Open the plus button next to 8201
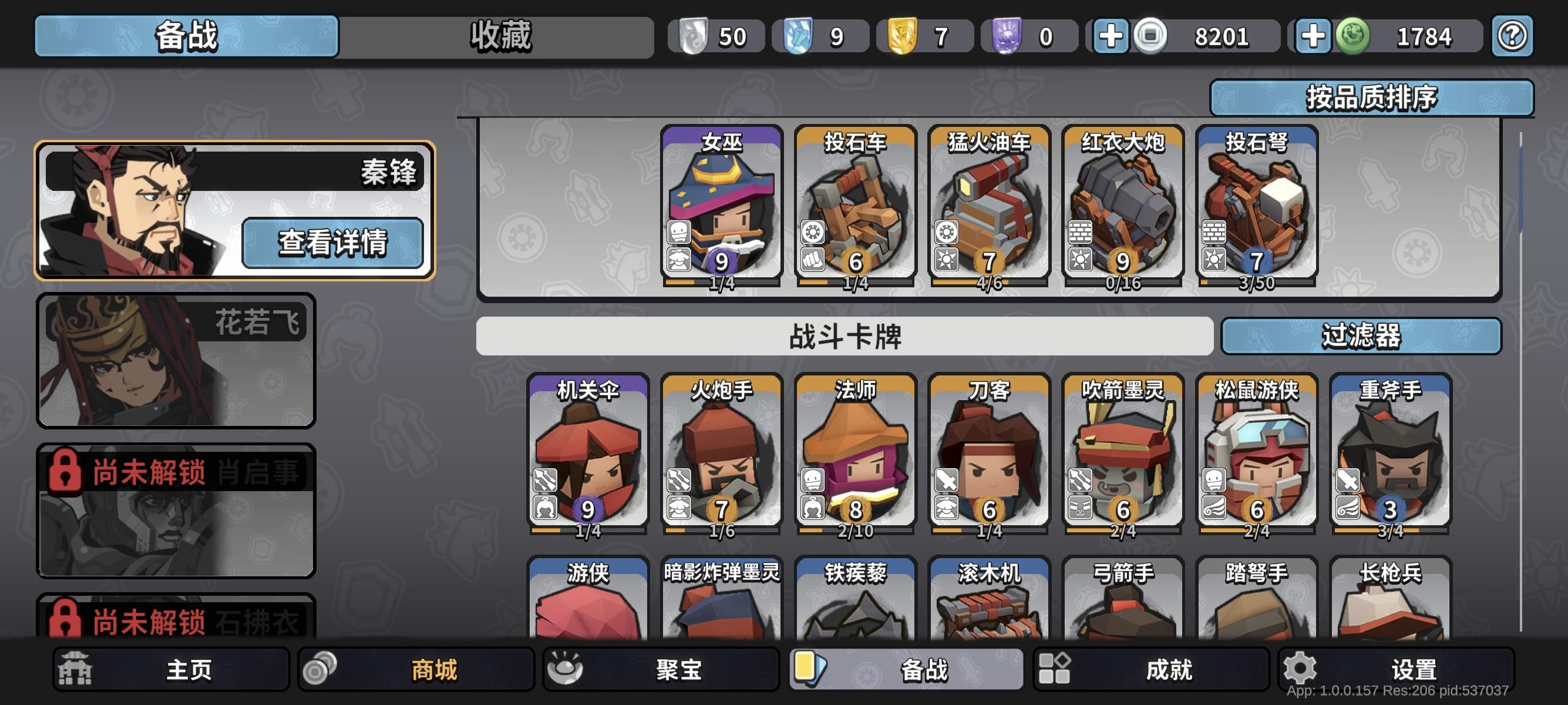This screenshot has width=1568, height=705. 1112,36
